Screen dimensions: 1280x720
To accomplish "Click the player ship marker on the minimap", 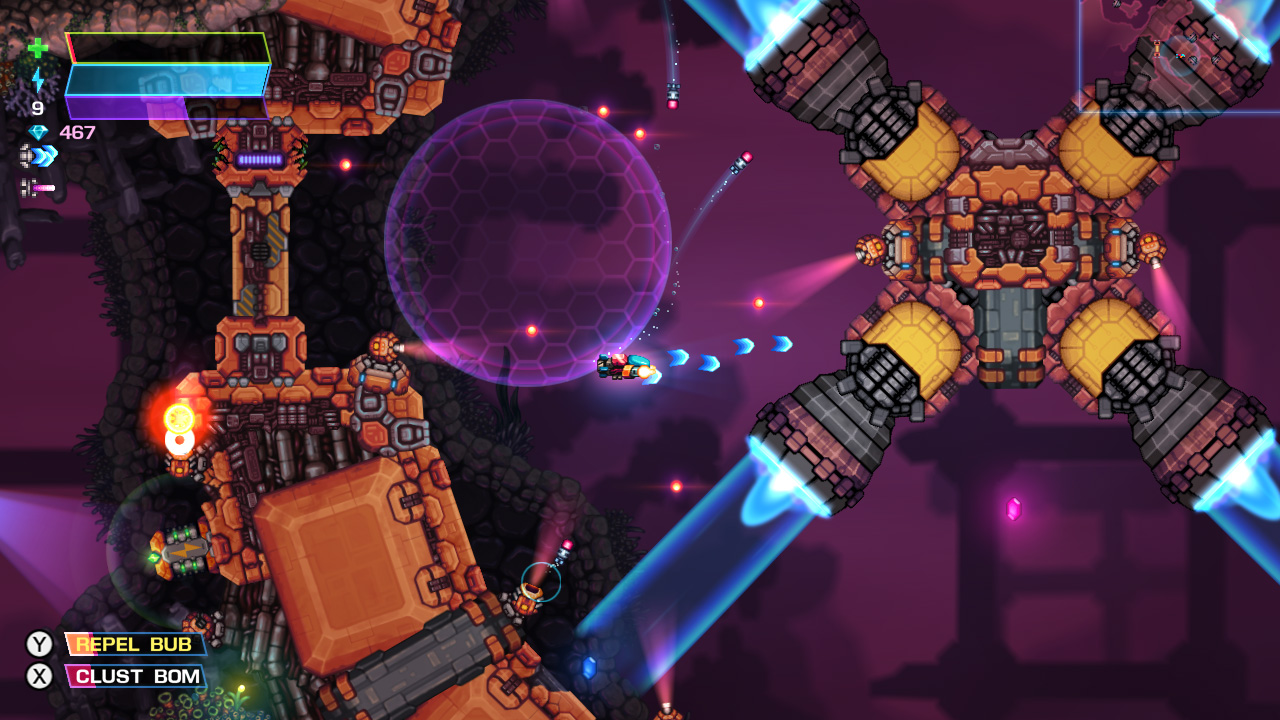I will 1180,56.
